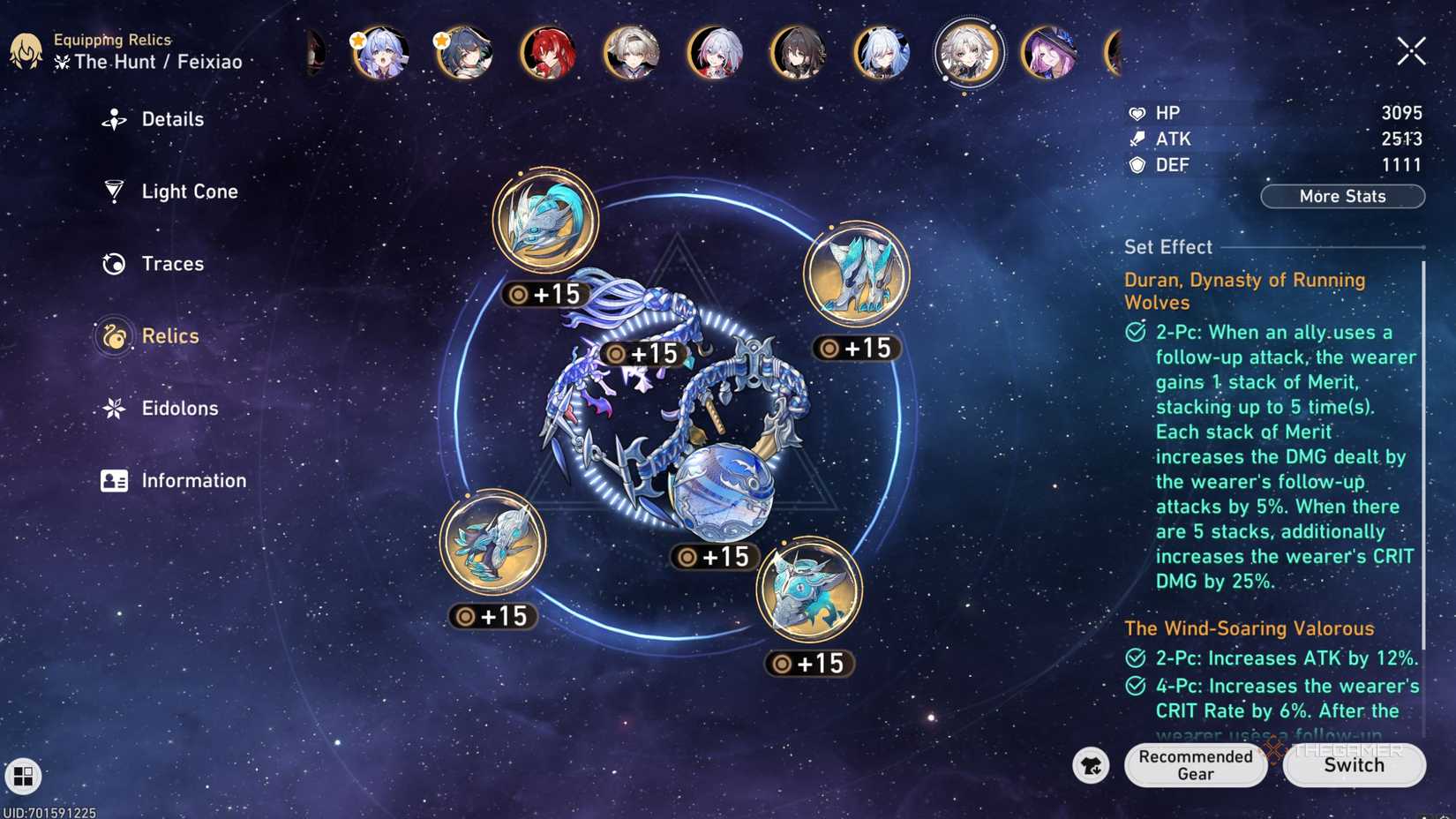The width and height of the screenshot is (1456, 819).
Task: Open More Stats
Action: pos(1342,196)
